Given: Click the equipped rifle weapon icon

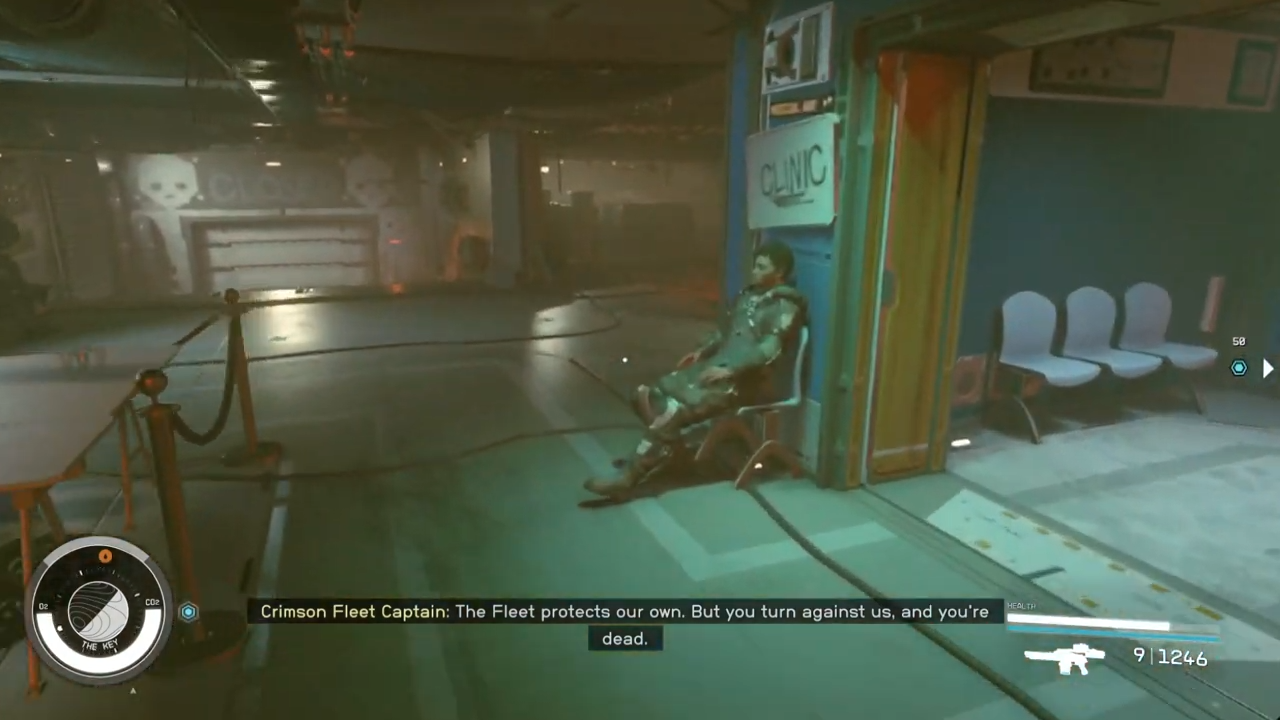Looking at the screenshot, I should pyautogui.click(x=1065, y=658).
